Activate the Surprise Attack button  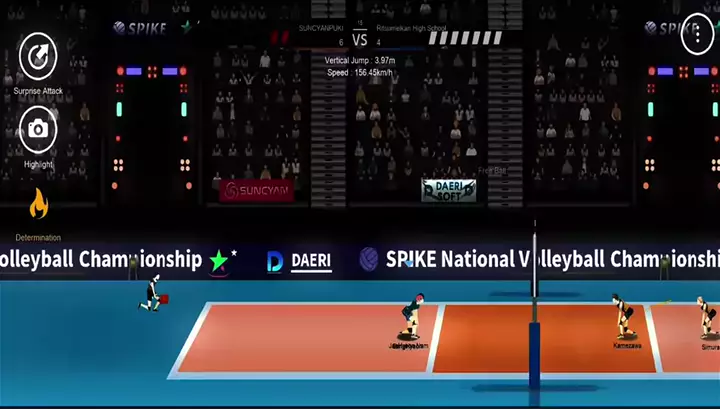pyautogui.click(x=38, y=55)
